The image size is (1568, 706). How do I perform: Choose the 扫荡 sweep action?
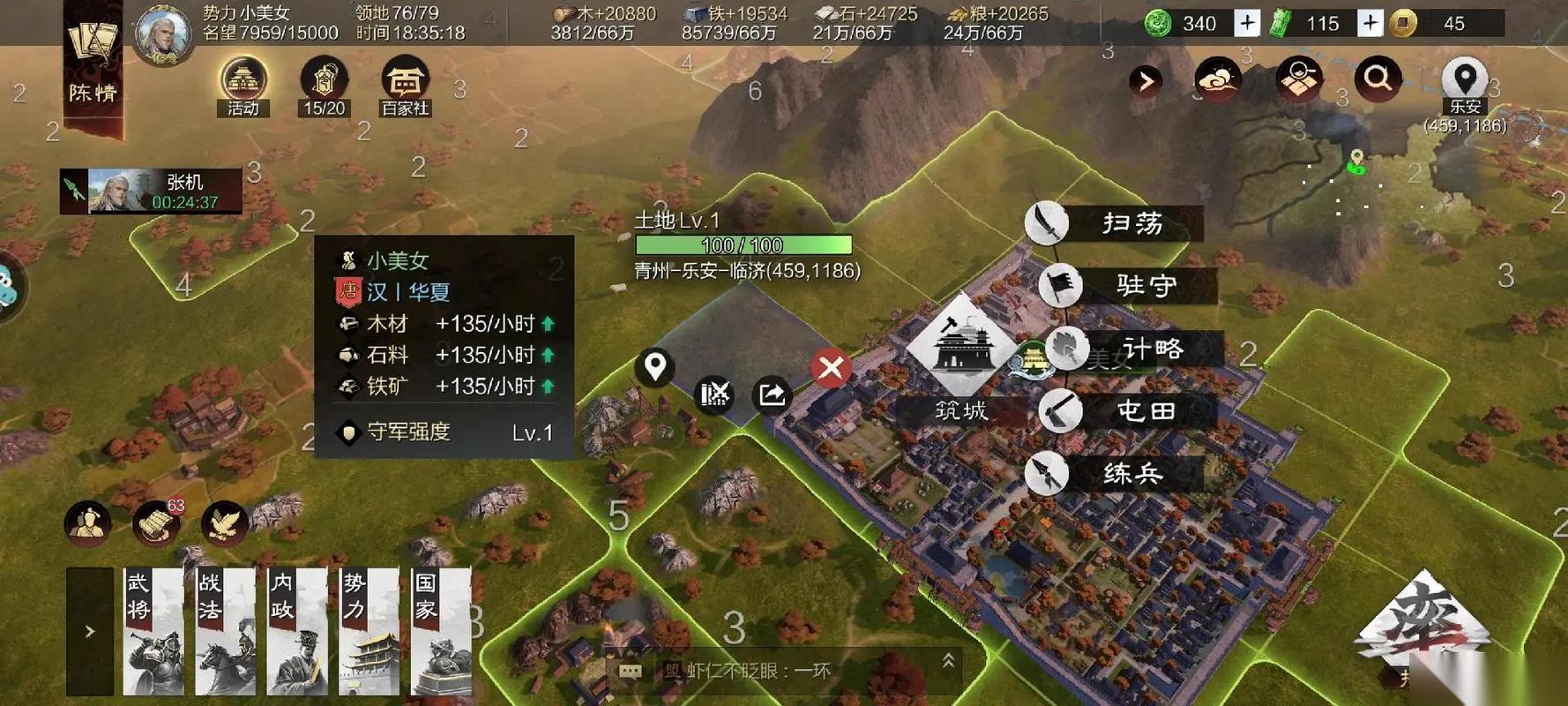[1114, 223]
